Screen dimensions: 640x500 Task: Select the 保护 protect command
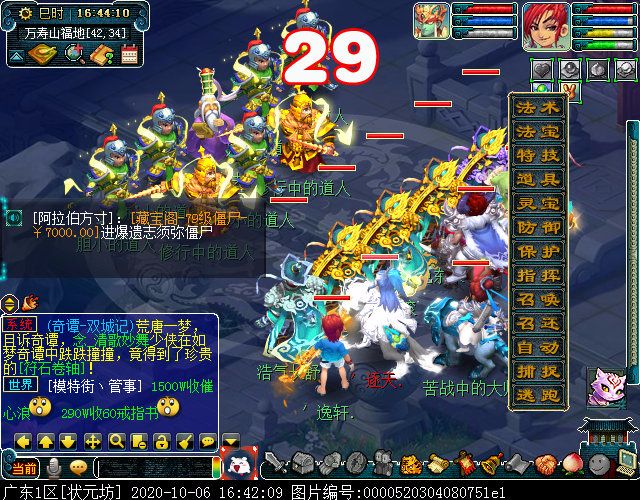point(538,252)
